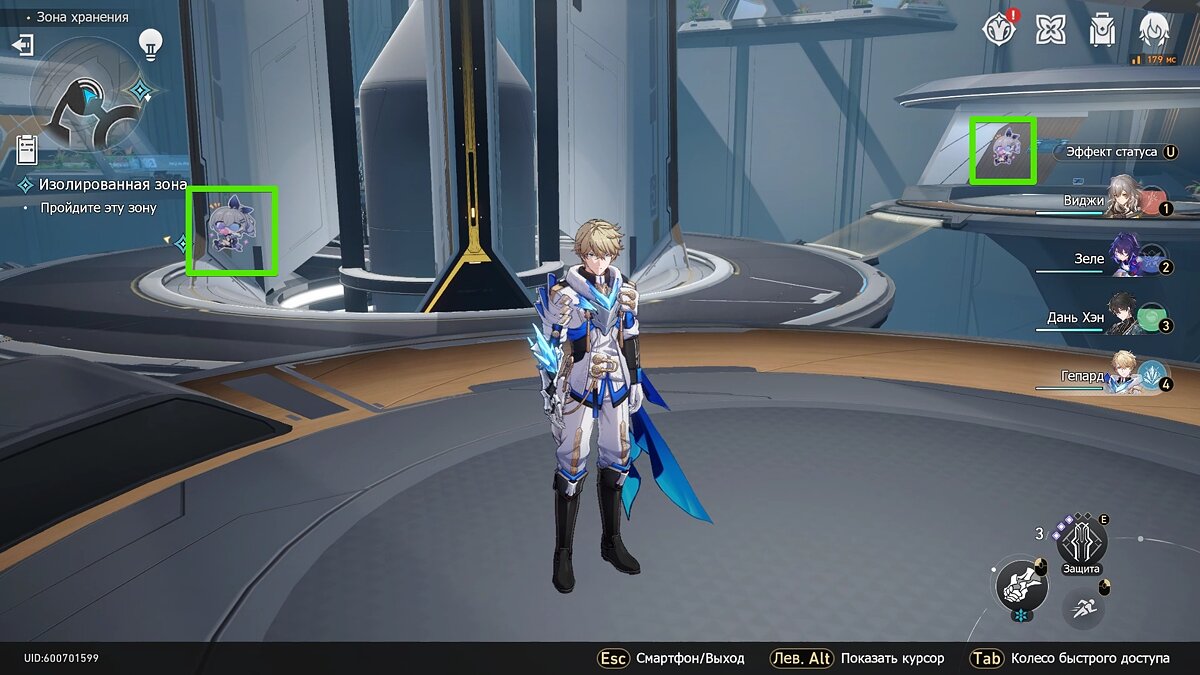Select the Изолированная зона objective tracker
This screenshot has height=675, width=1200.
point(112,185)
